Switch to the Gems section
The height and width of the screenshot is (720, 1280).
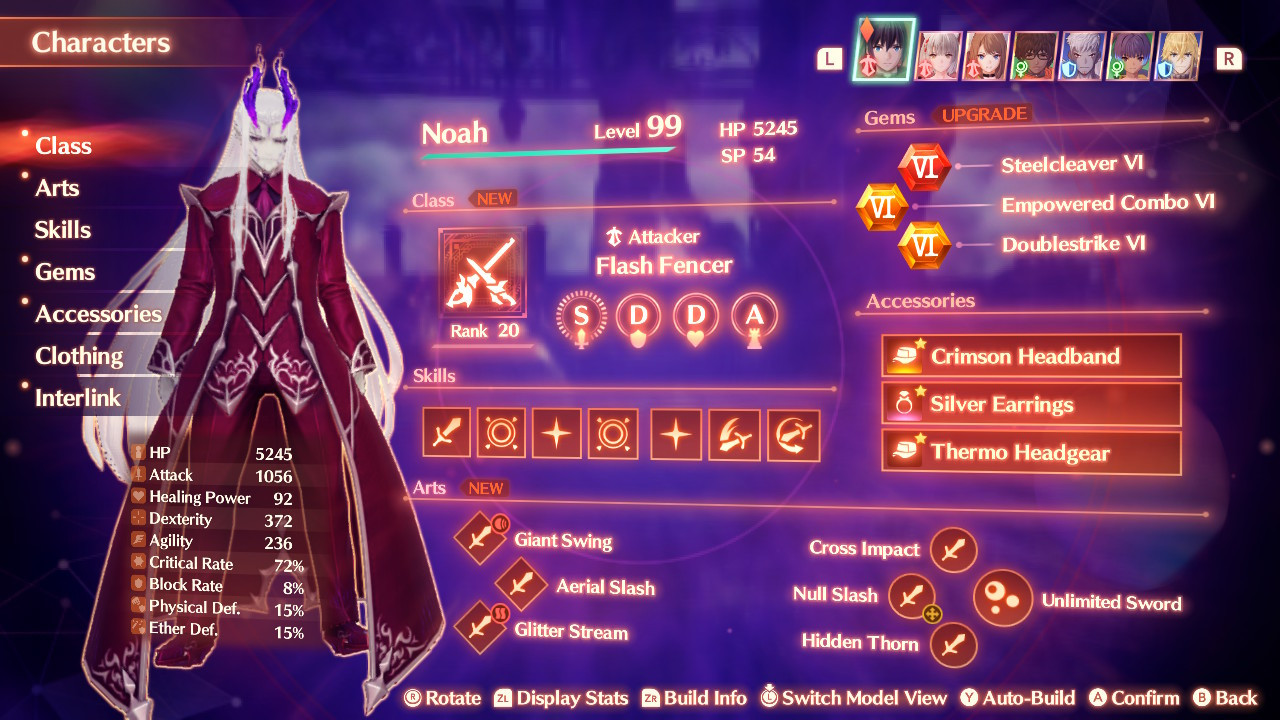[65, 271]
